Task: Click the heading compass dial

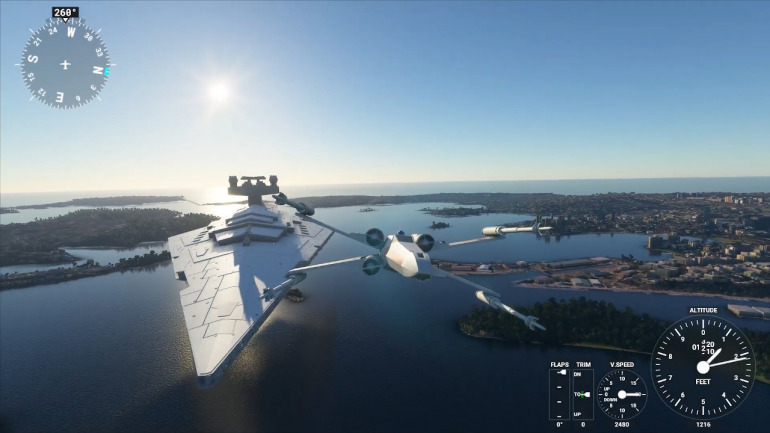Action: (x=65, y=64)
